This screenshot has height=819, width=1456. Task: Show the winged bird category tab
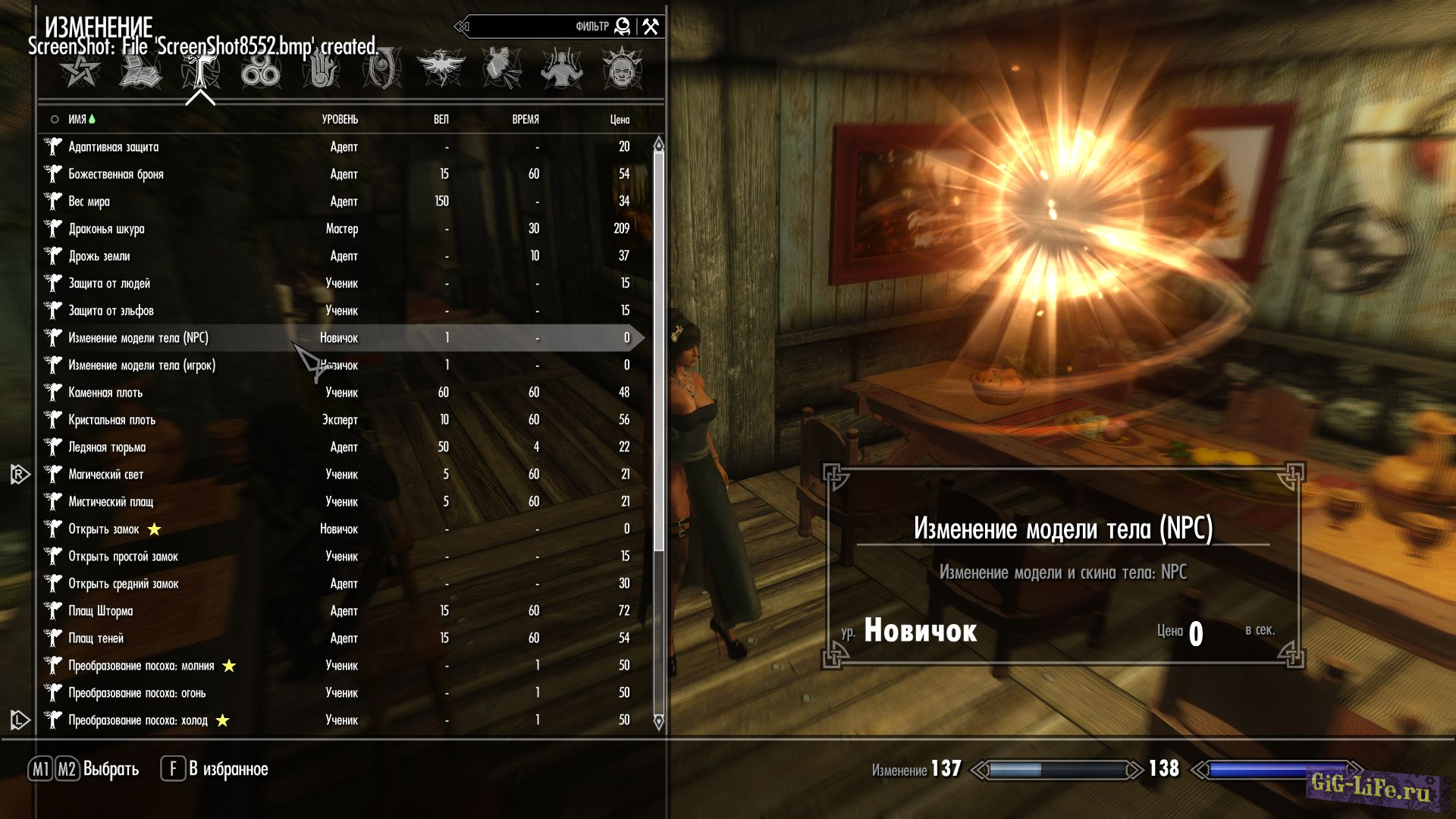(x=441, y=69)
